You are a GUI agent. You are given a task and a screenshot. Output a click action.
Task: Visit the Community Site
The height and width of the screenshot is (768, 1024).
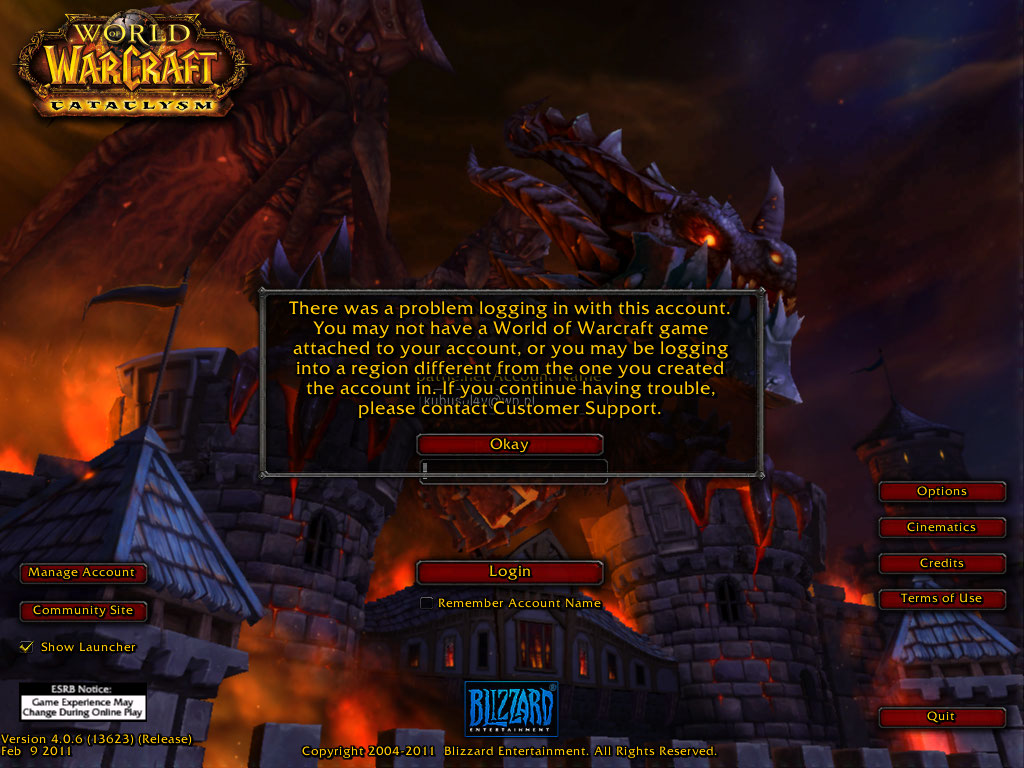click(82, 610)
